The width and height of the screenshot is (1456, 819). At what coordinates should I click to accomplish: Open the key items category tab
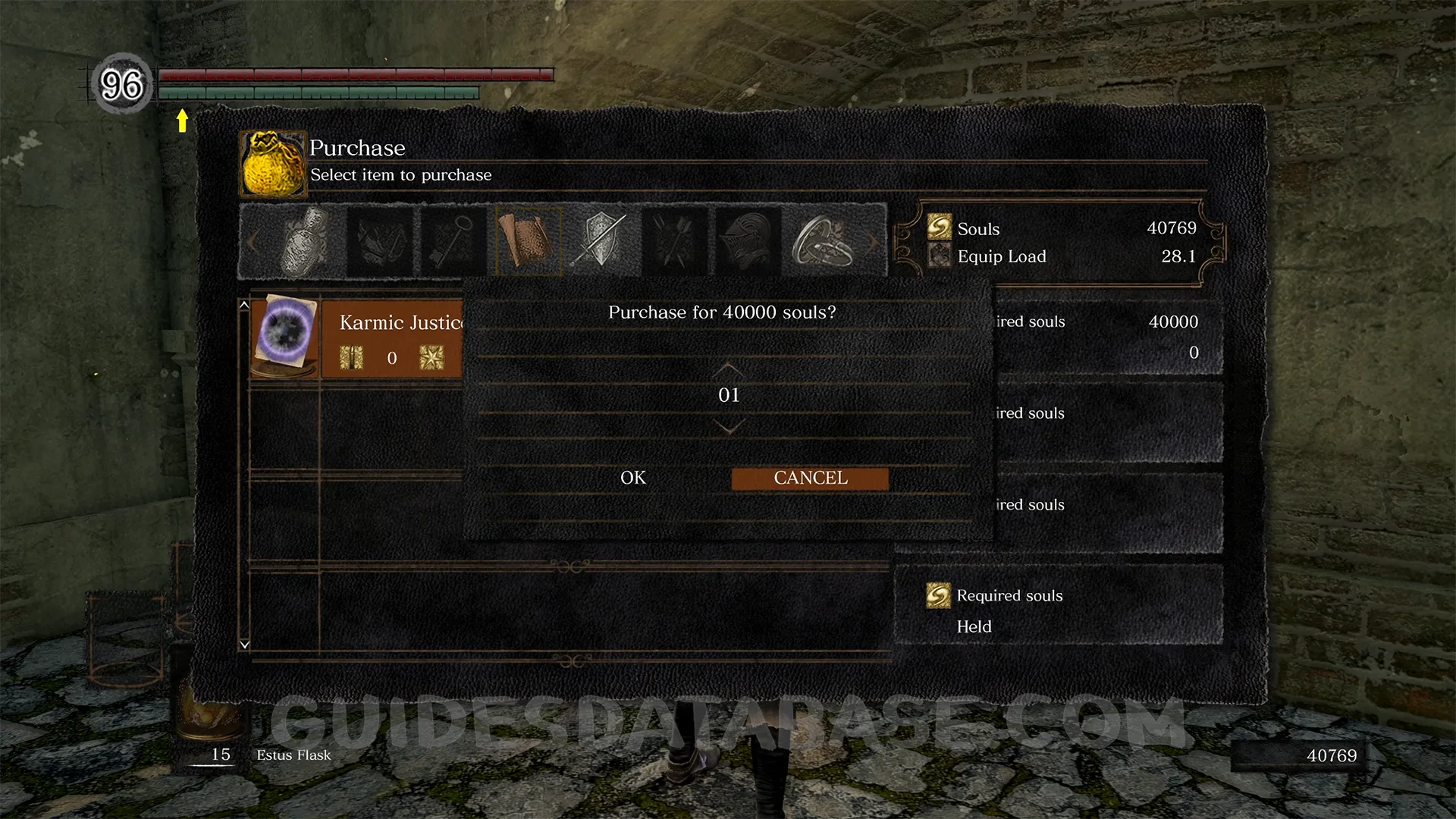coord(453,241)
